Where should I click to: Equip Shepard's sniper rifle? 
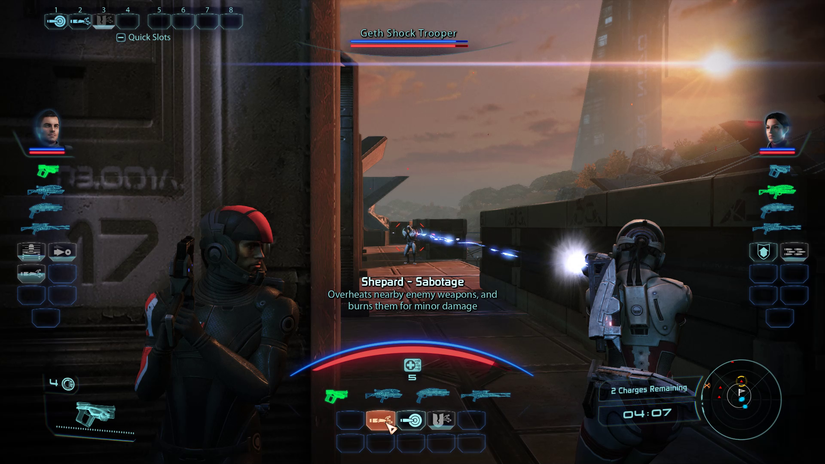(x=485, y=397)
